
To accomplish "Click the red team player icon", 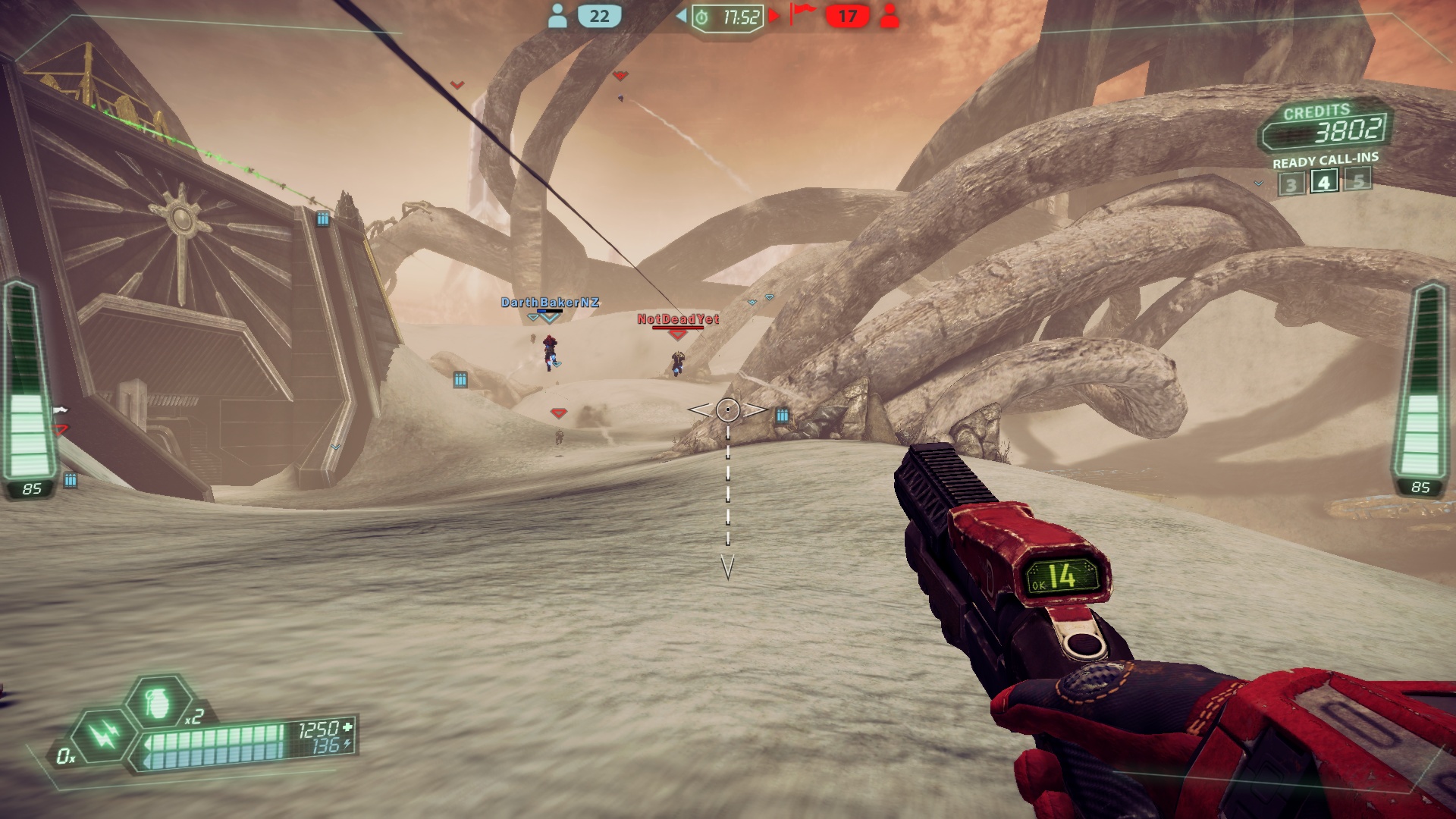I will [x=890, y=16].
